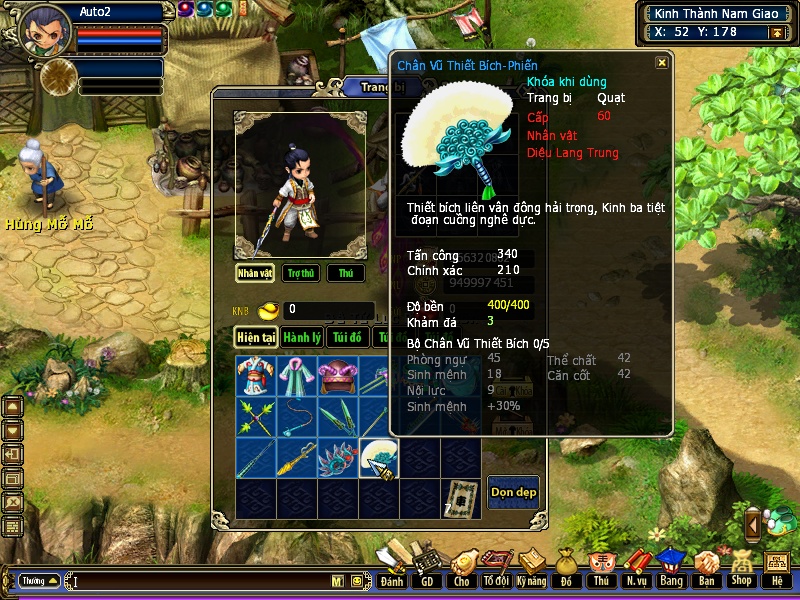Open the Kỹ năng skills menu

pos(531,573)
